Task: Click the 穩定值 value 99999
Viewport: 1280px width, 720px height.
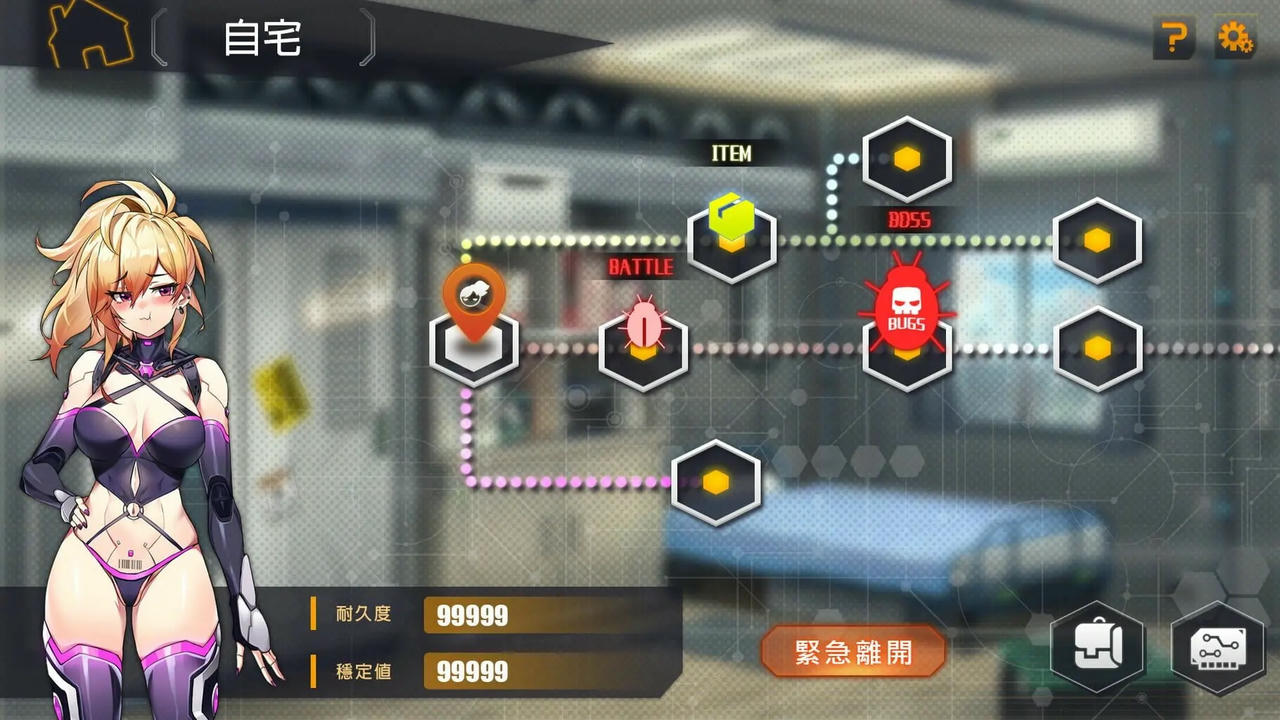Action: [470, 672]
